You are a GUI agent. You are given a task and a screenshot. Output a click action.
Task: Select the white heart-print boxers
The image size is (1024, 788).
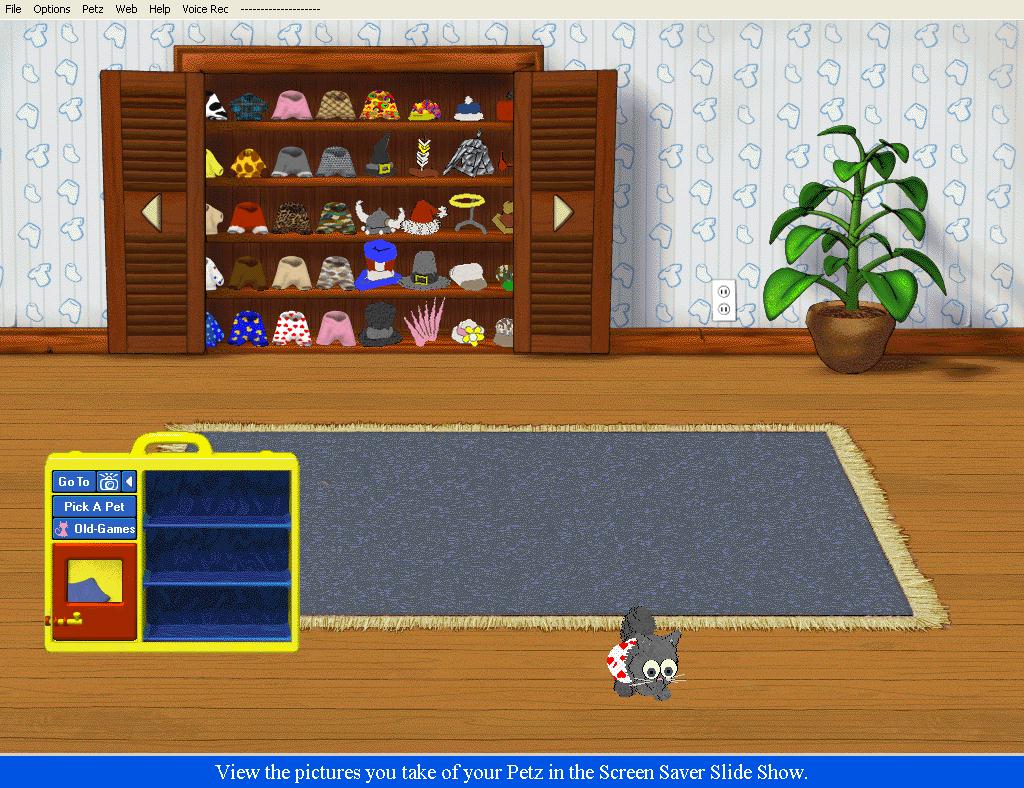point(291,327)
